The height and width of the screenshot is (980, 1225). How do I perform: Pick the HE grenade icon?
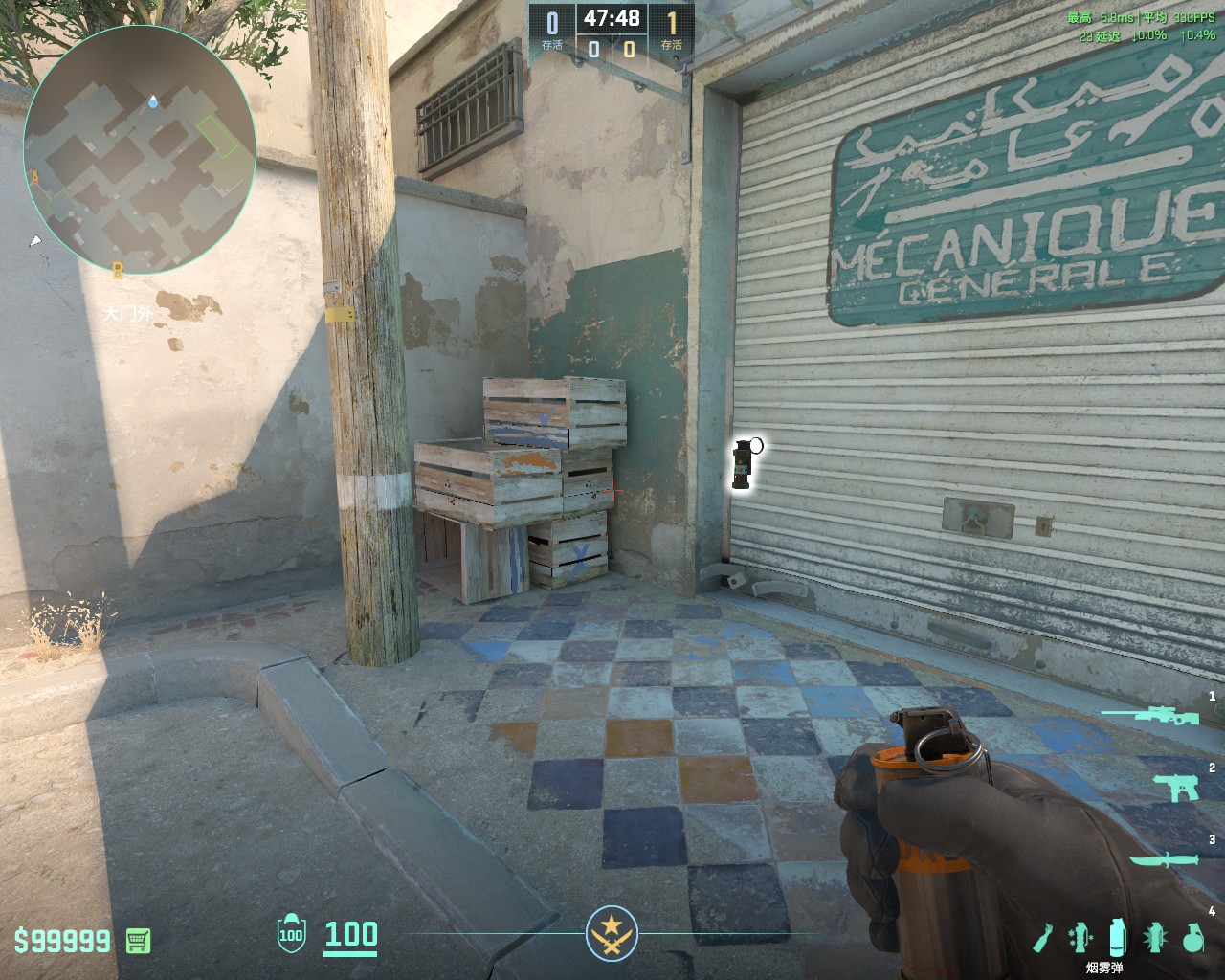1192,939
